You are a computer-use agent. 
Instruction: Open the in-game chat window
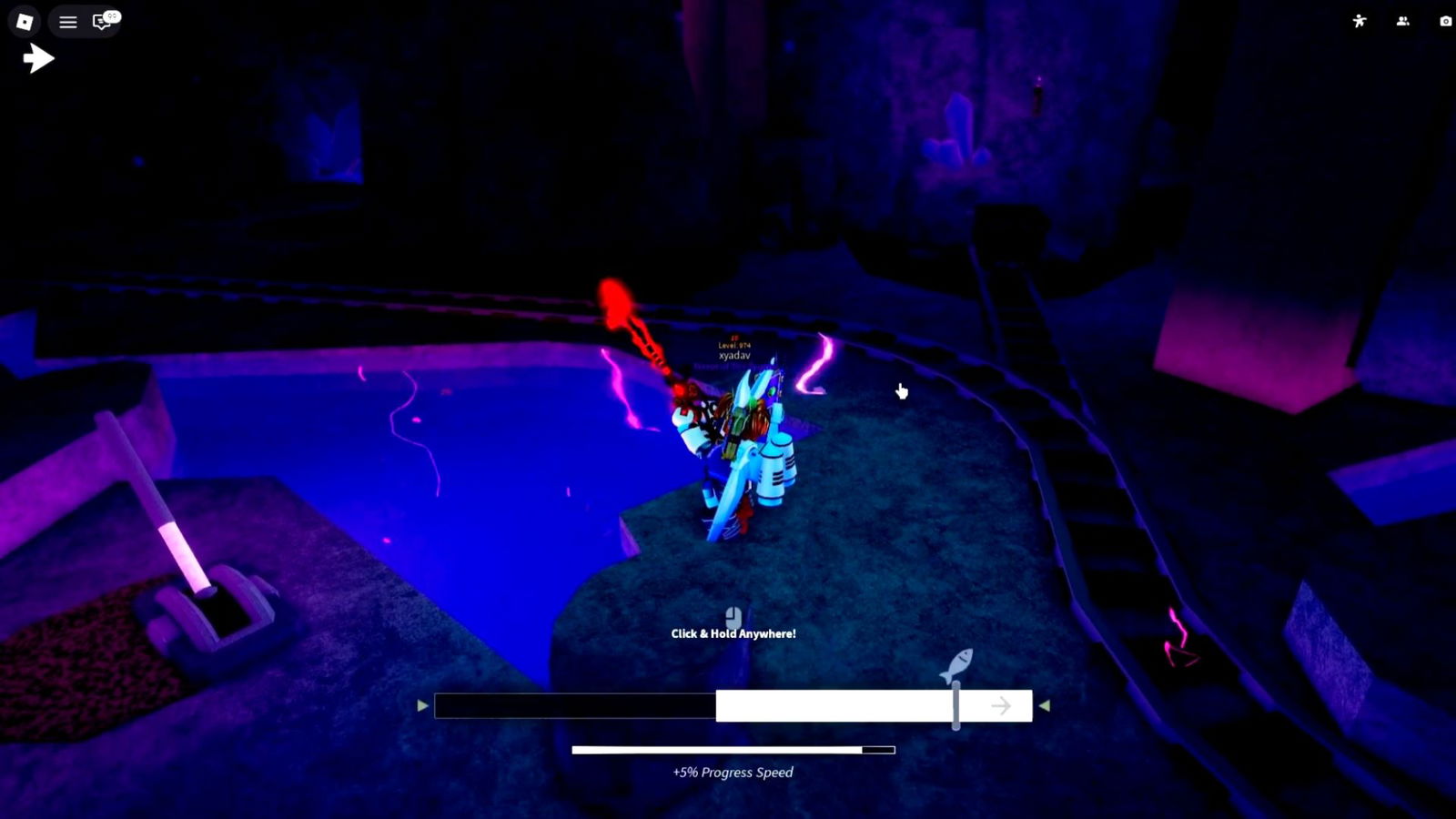click(x=98, y=22)
